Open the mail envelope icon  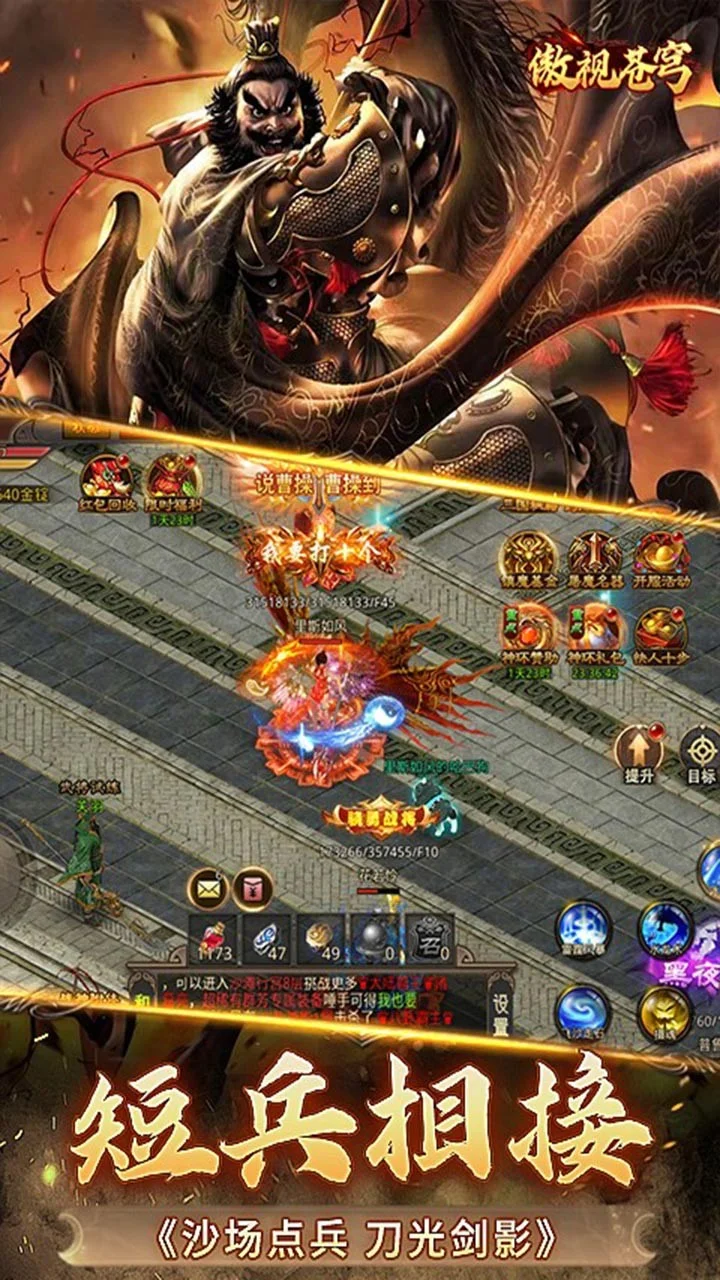click(x=209, y=887)
